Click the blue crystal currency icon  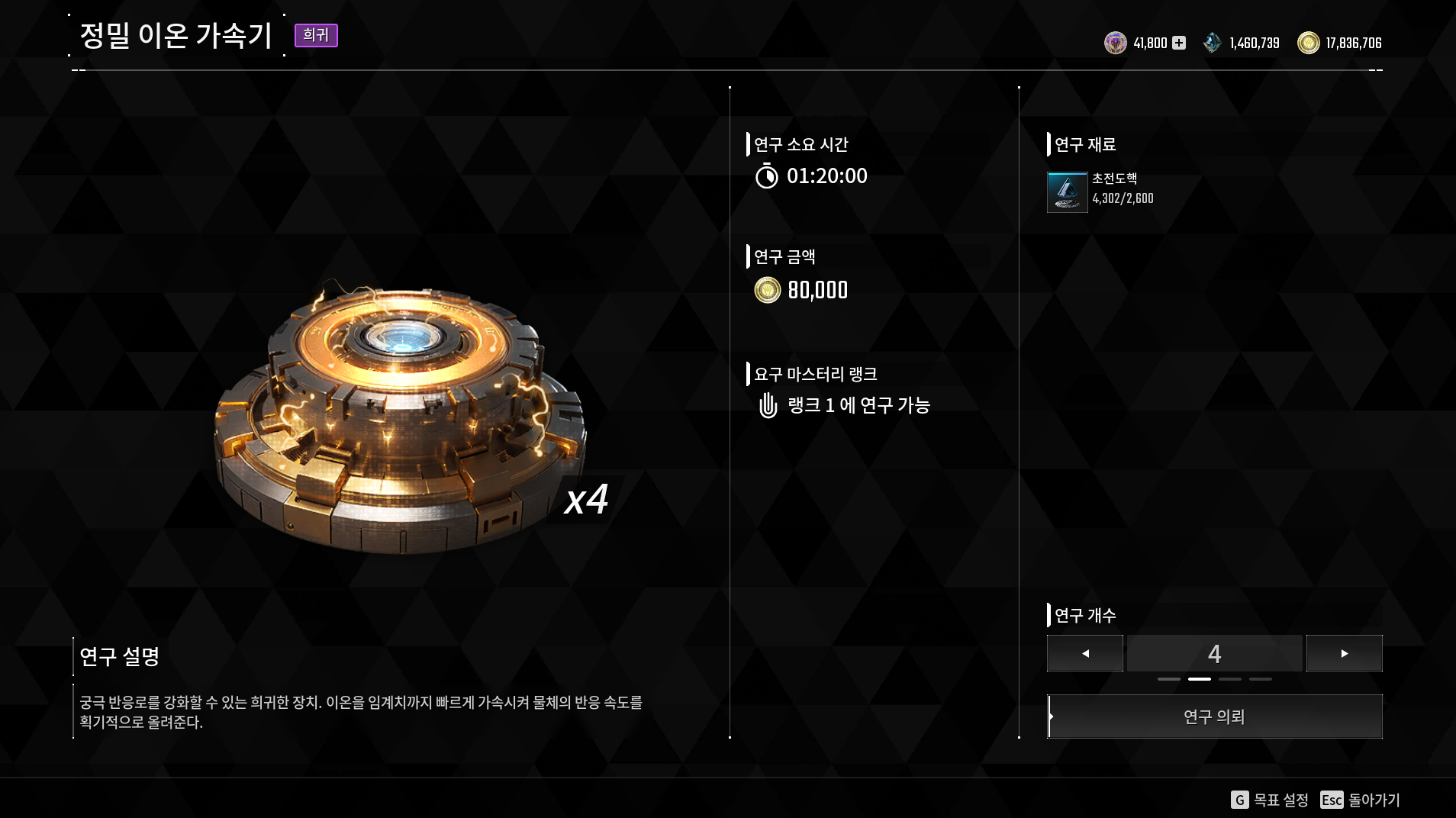1213,43
